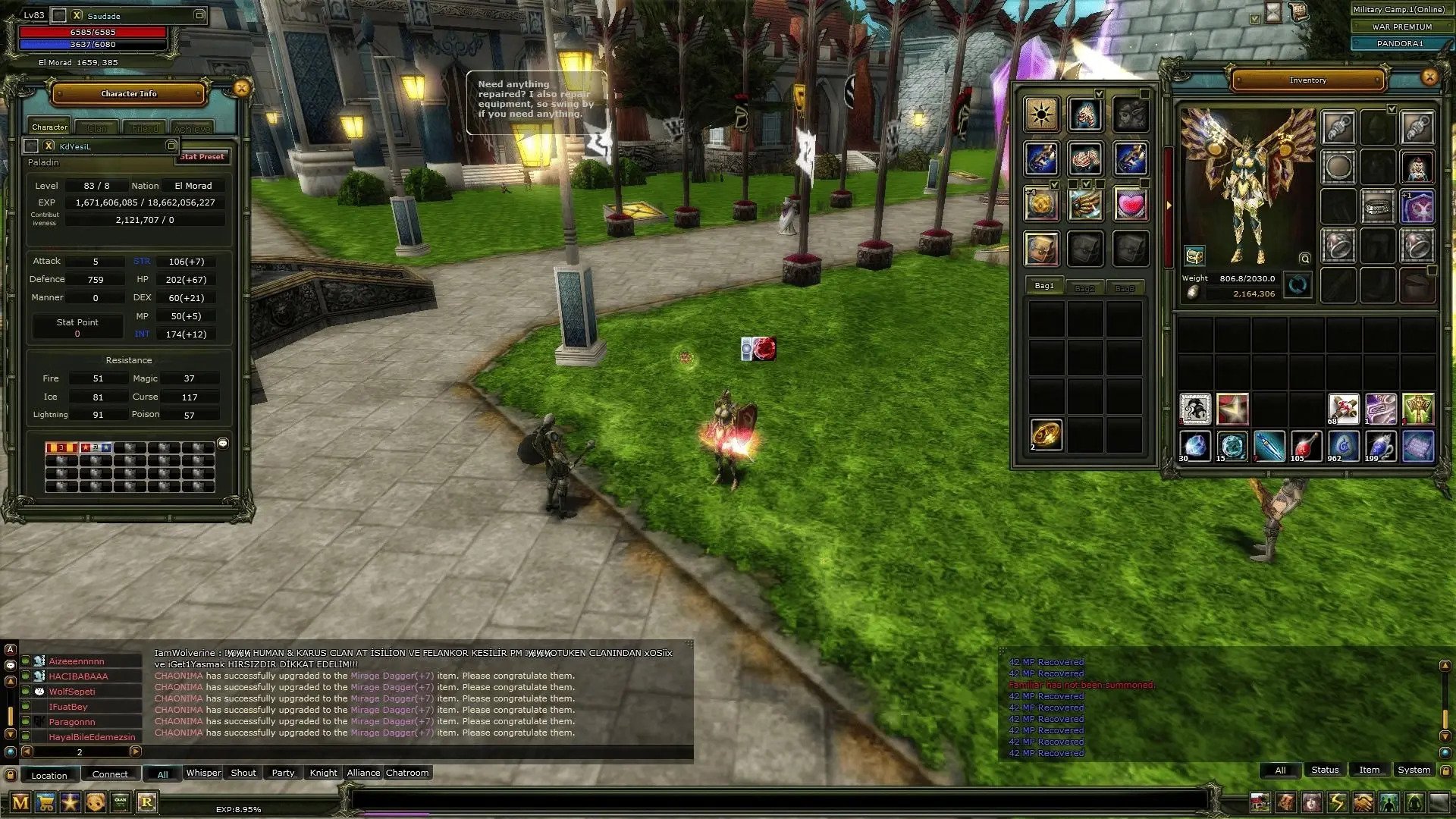
Task: Switch chat filter to Whisper
Action: (203, 773)
